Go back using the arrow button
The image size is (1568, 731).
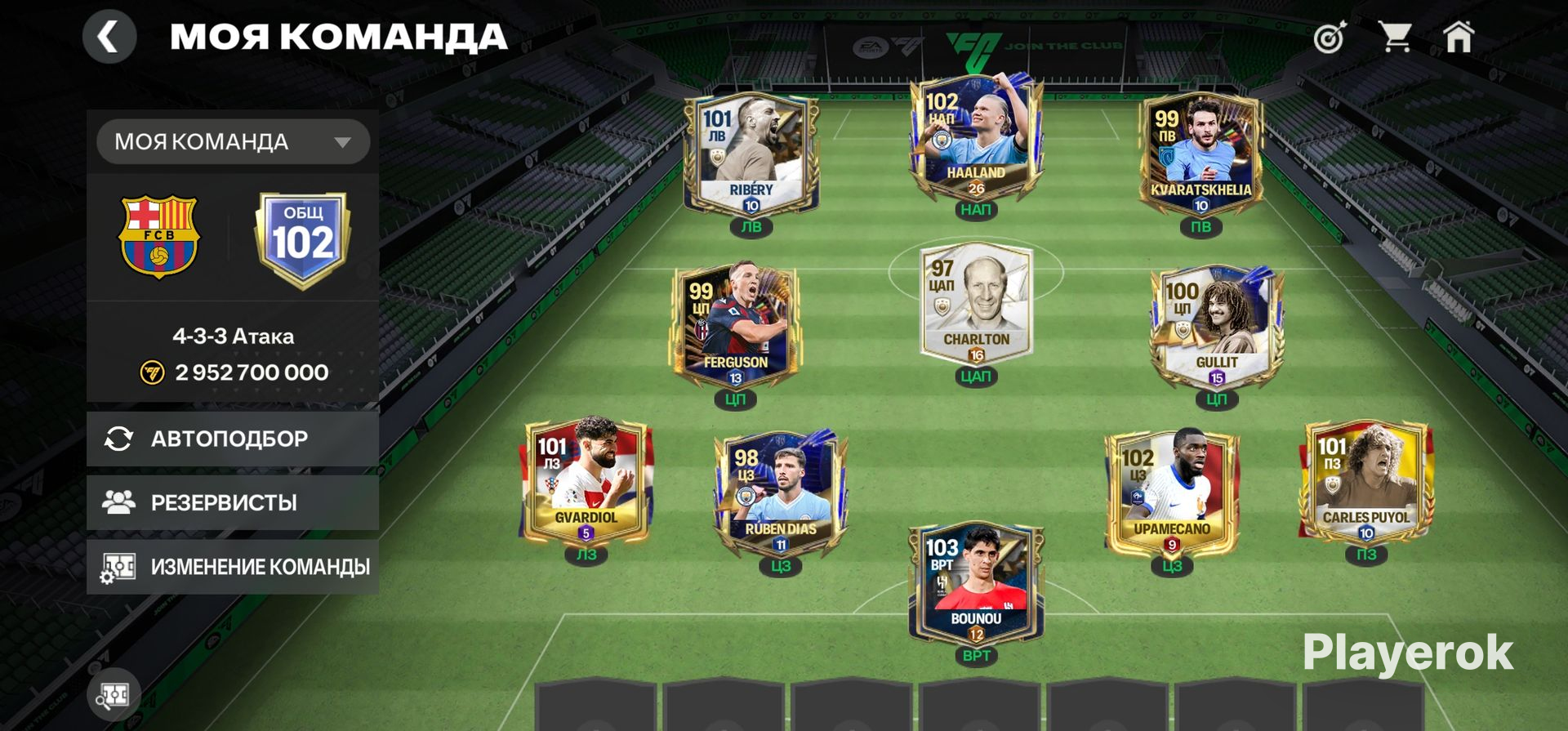pos(109,37)
